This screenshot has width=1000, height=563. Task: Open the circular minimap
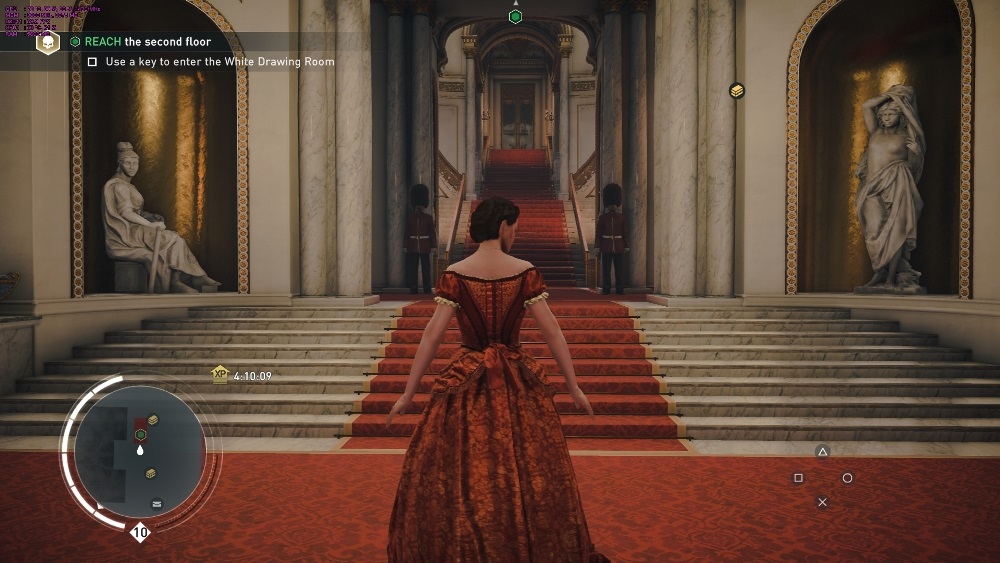[140, 452]
